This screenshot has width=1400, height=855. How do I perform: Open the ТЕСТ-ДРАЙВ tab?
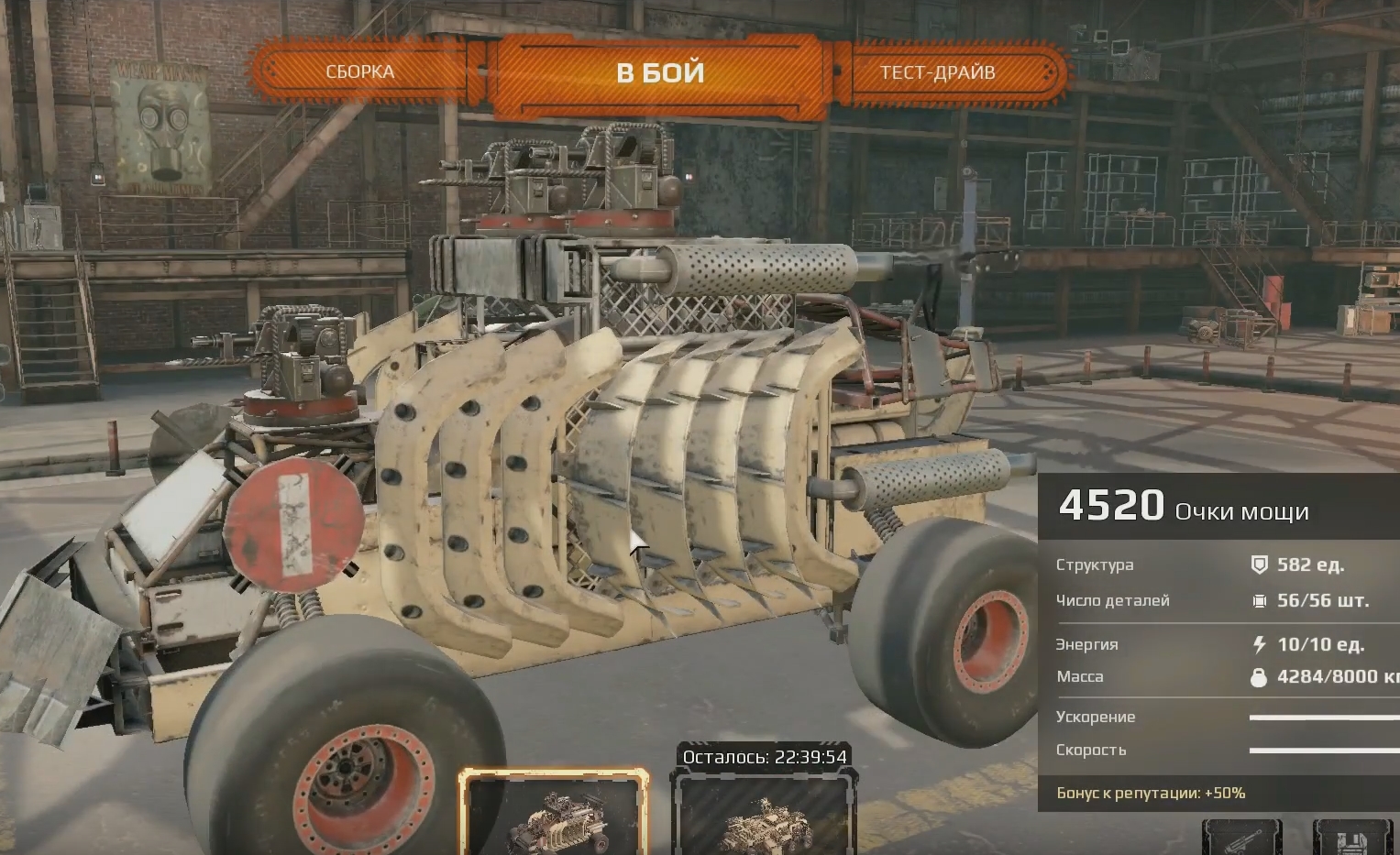[938, 71]
